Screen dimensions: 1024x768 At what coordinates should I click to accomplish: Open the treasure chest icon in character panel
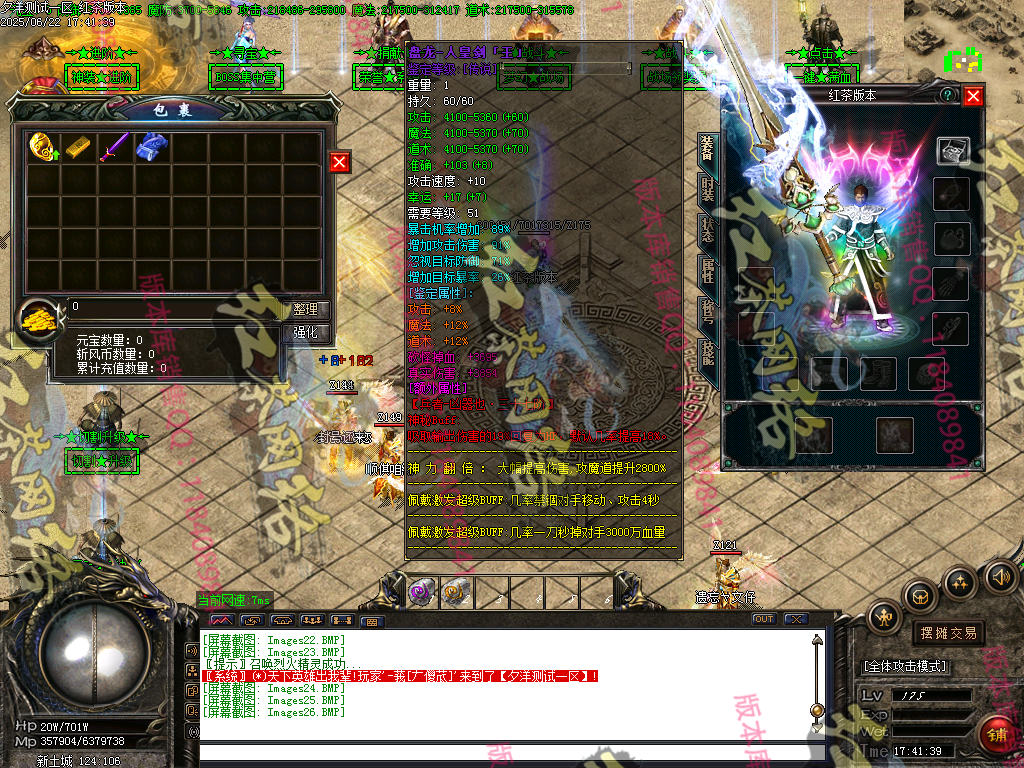(952, 150)
